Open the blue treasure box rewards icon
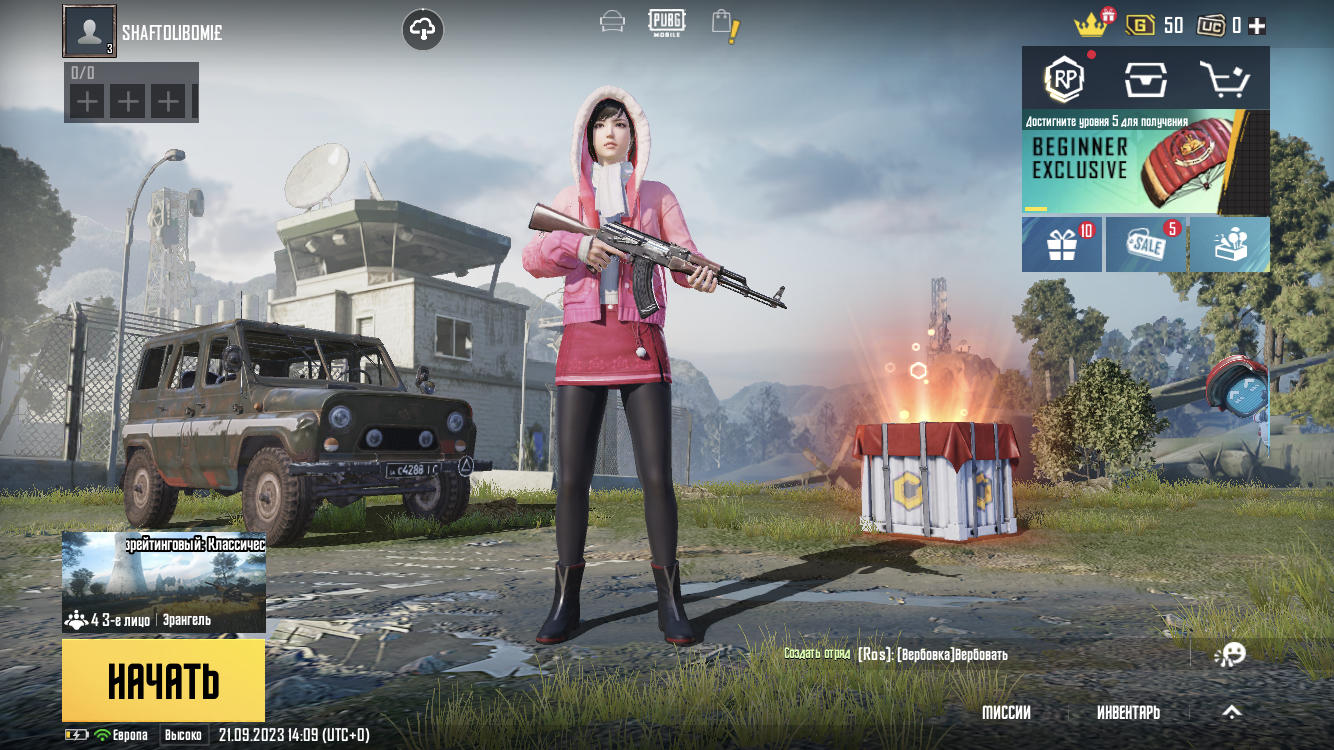 [1228, 244]
